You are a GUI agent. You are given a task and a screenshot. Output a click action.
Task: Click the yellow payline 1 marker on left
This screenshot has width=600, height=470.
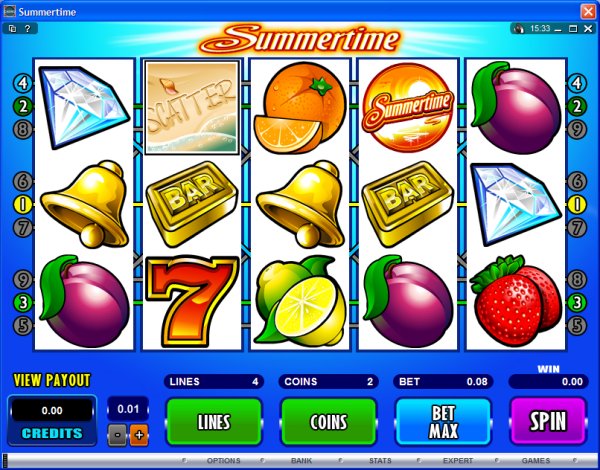tap(22, 204)
